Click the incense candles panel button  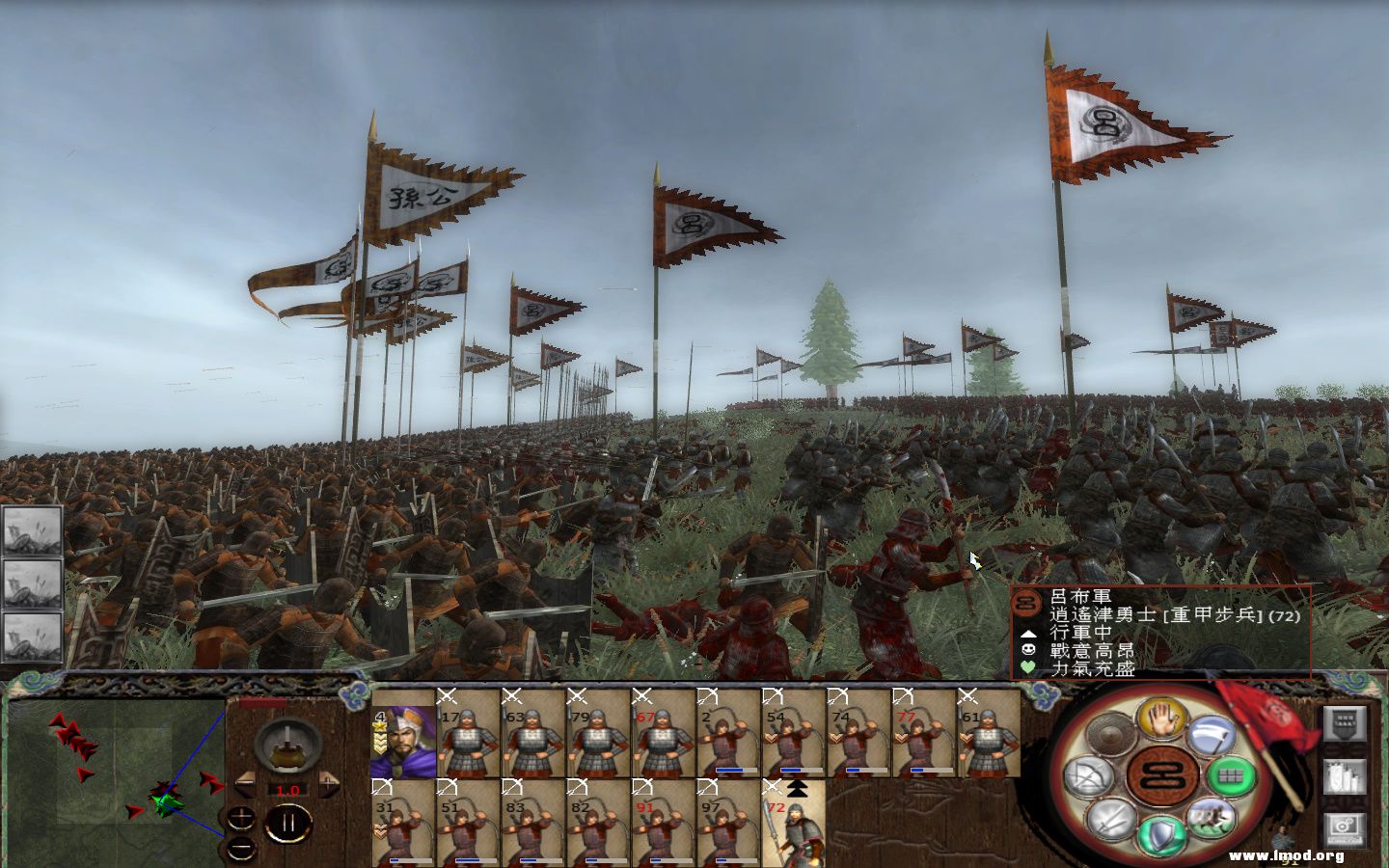(1345, 777)
